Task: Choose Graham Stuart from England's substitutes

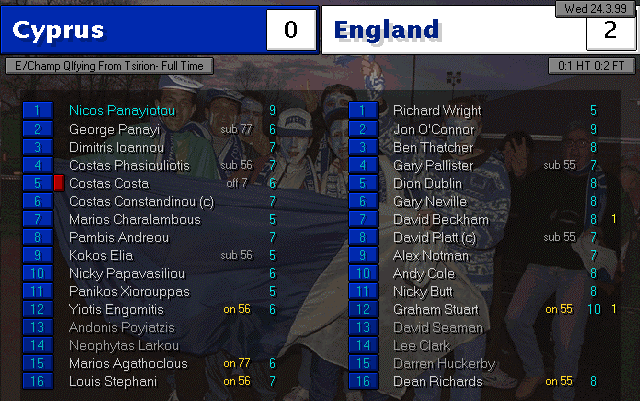Action: click(x=436, y=309)
